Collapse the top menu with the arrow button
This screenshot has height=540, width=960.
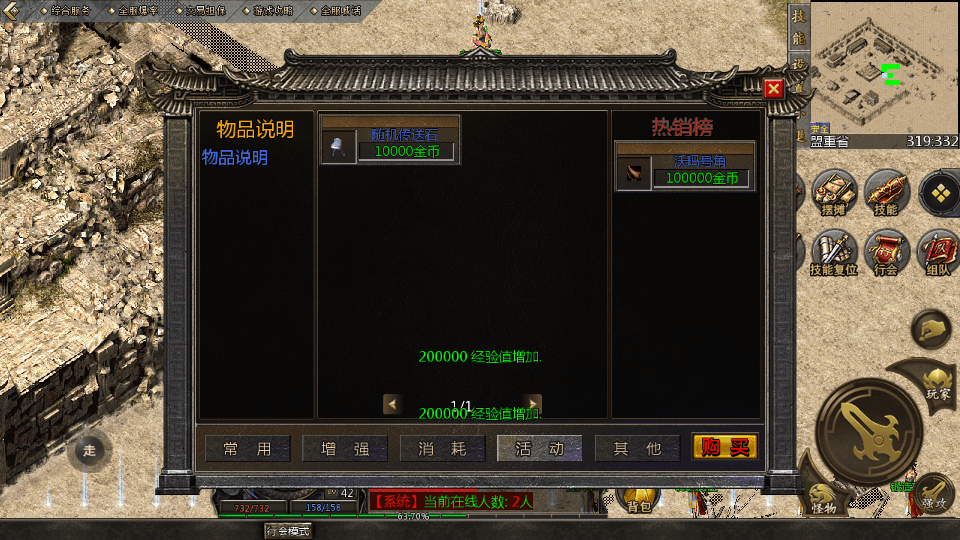tap(11, 10)
